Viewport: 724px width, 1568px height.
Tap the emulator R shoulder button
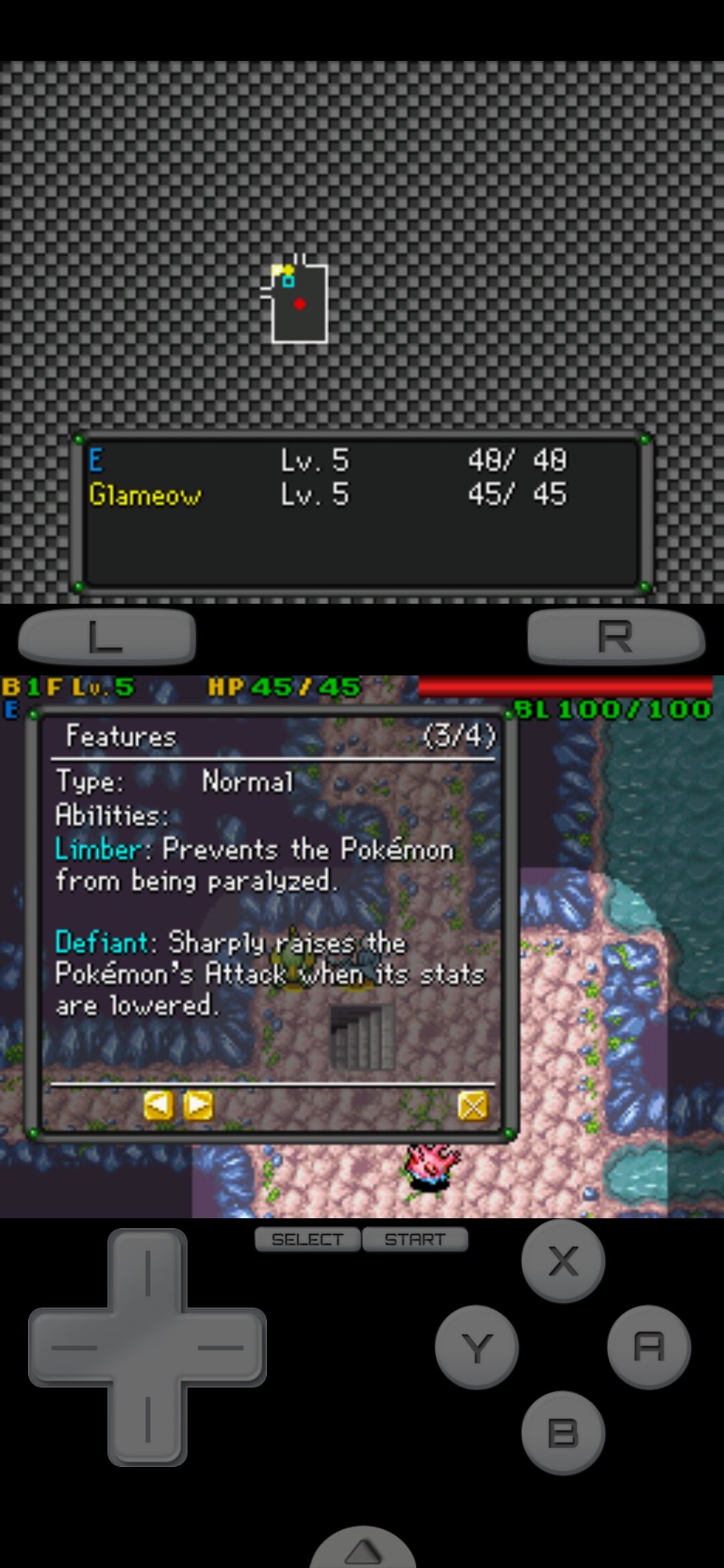point(615,636)
